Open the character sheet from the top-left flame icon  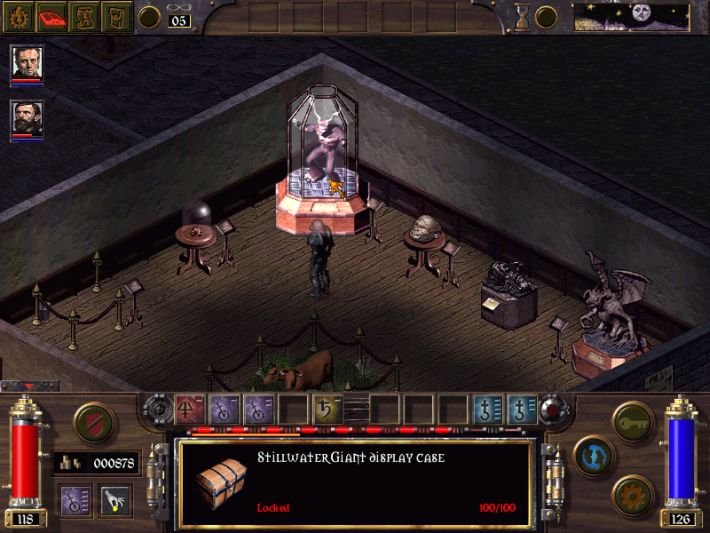coord(19,16)
